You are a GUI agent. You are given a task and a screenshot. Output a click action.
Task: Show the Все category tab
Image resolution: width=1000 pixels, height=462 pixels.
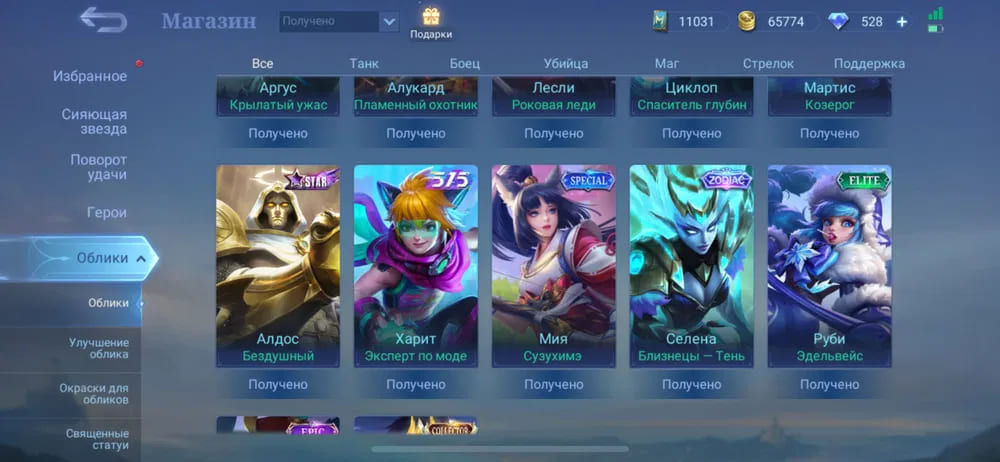point(263,63)
